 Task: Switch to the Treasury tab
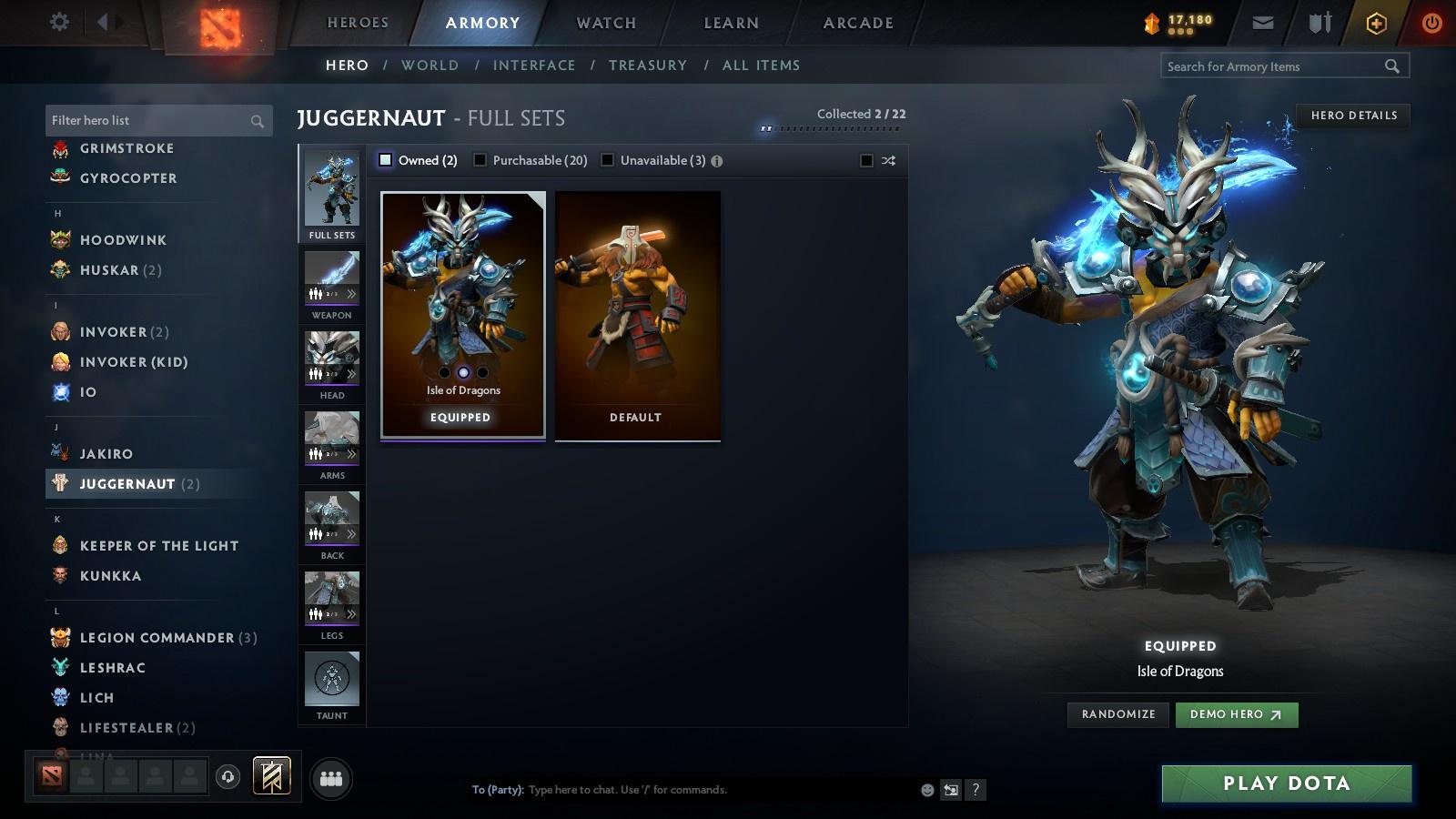(x=648, y=65)
